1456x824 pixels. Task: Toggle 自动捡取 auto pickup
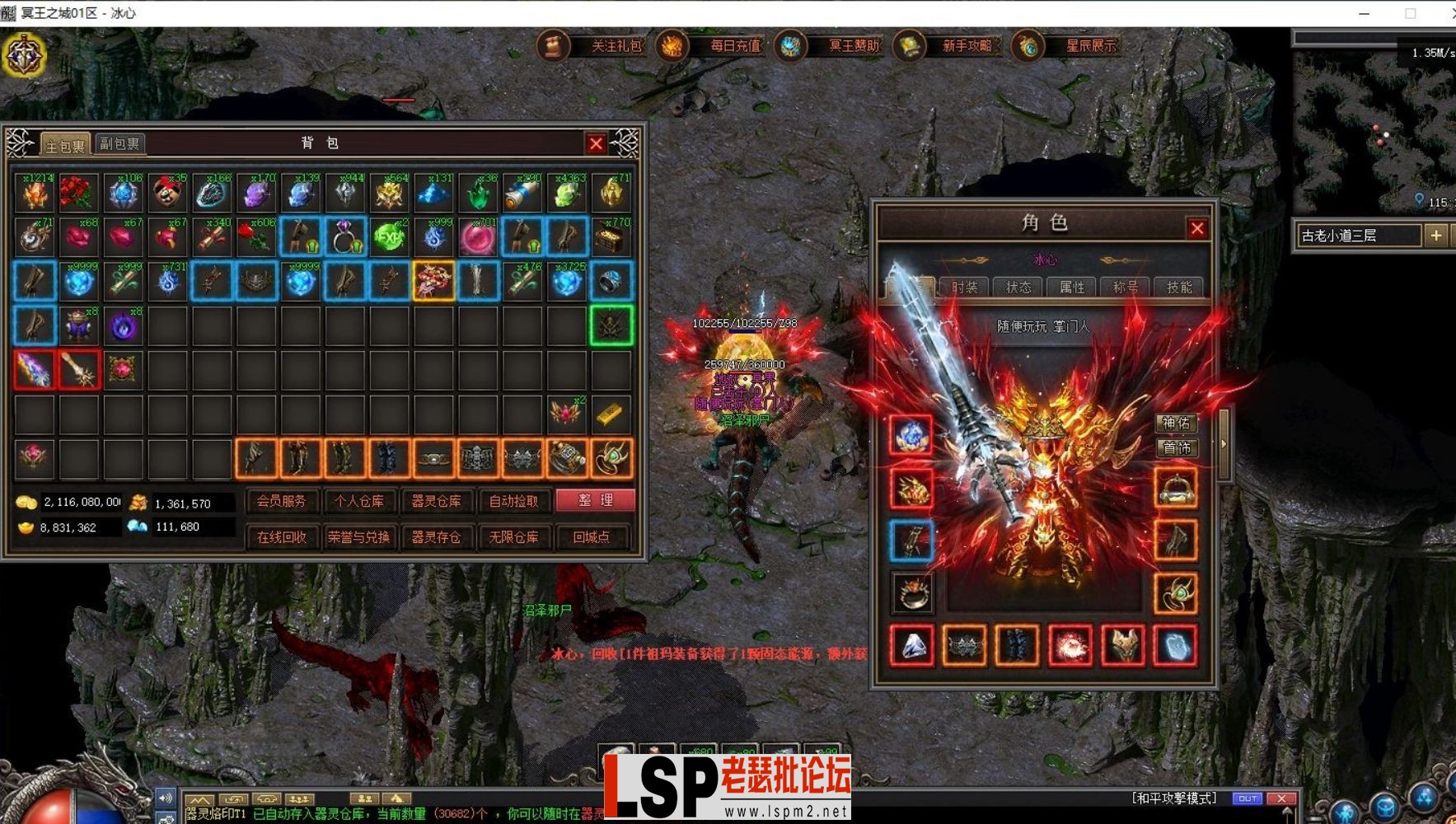tap(513, 500)
